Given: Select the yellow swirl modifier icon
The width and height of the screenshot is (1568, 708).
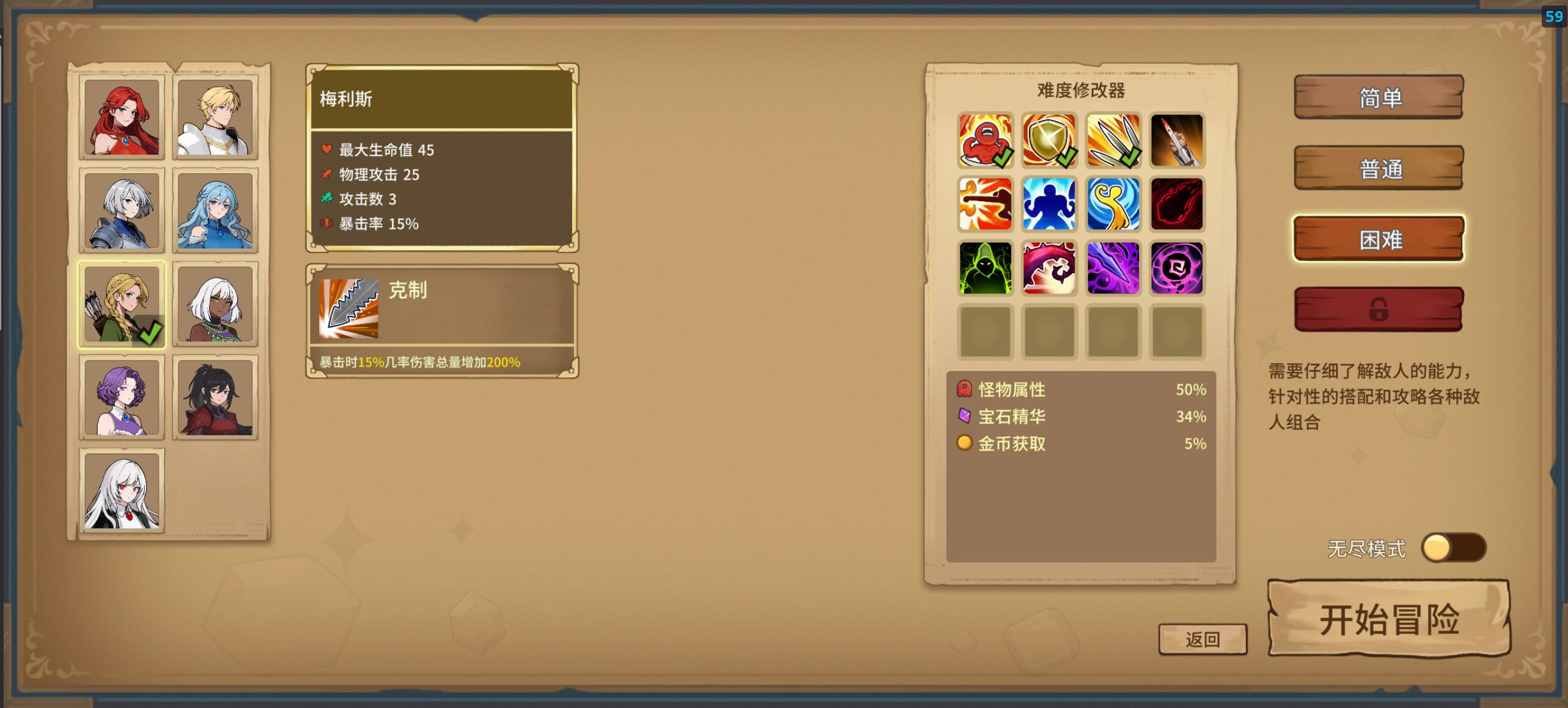Looking at the screenshot, I should (1113, 204).
